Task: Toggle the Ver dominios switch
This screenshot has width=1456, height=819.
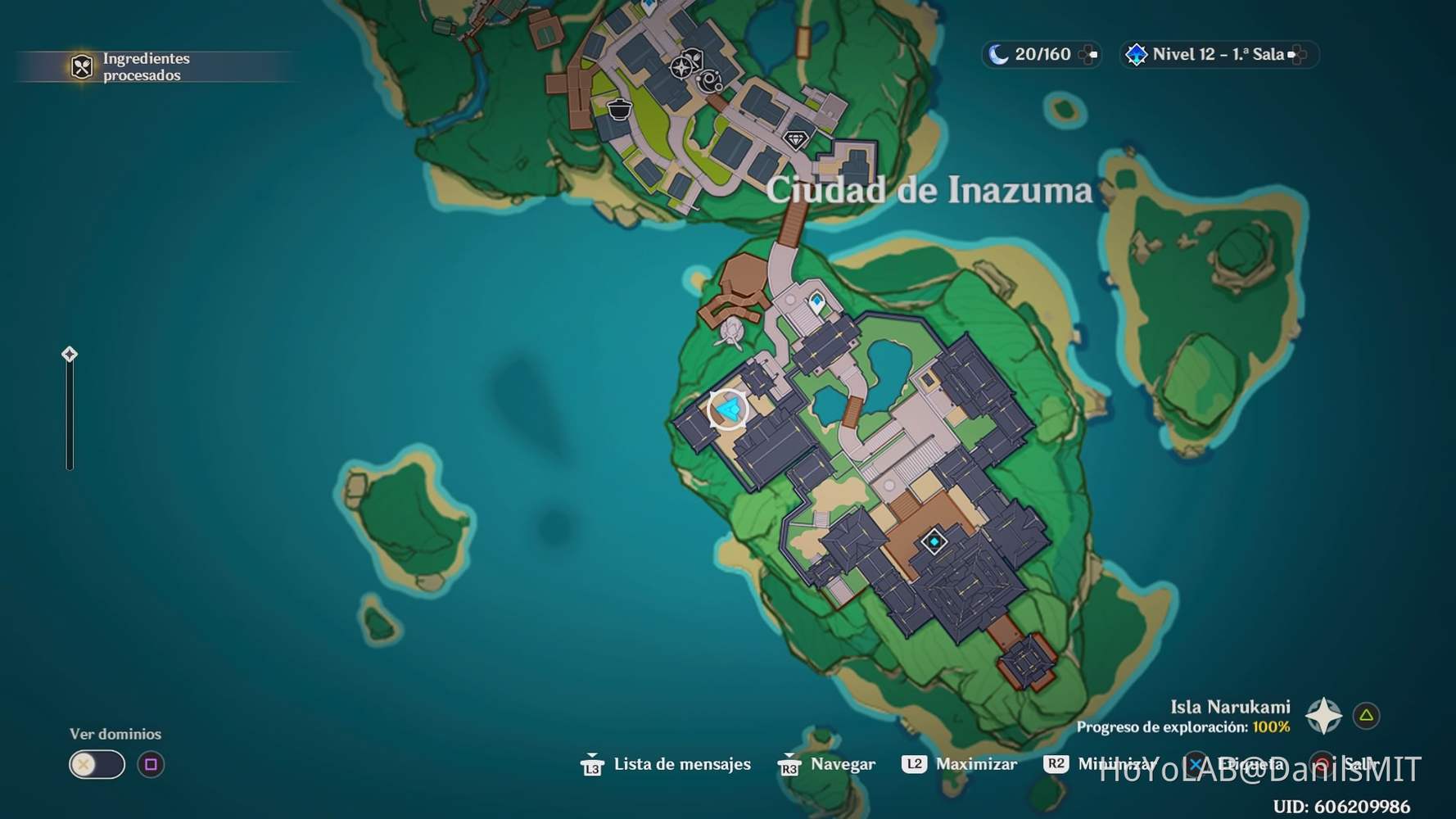Action: coord(96,764)
